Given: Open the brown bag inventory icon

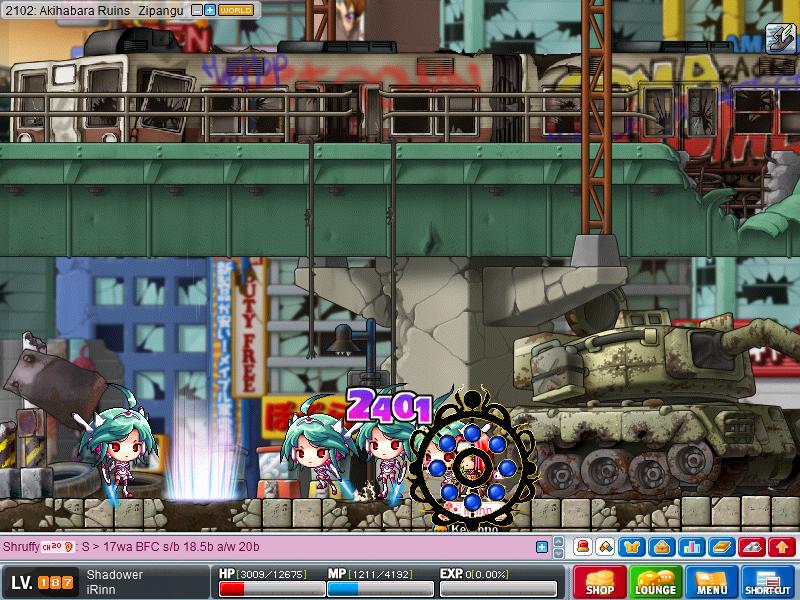Looking at the screenshot, I should [660, 547].
